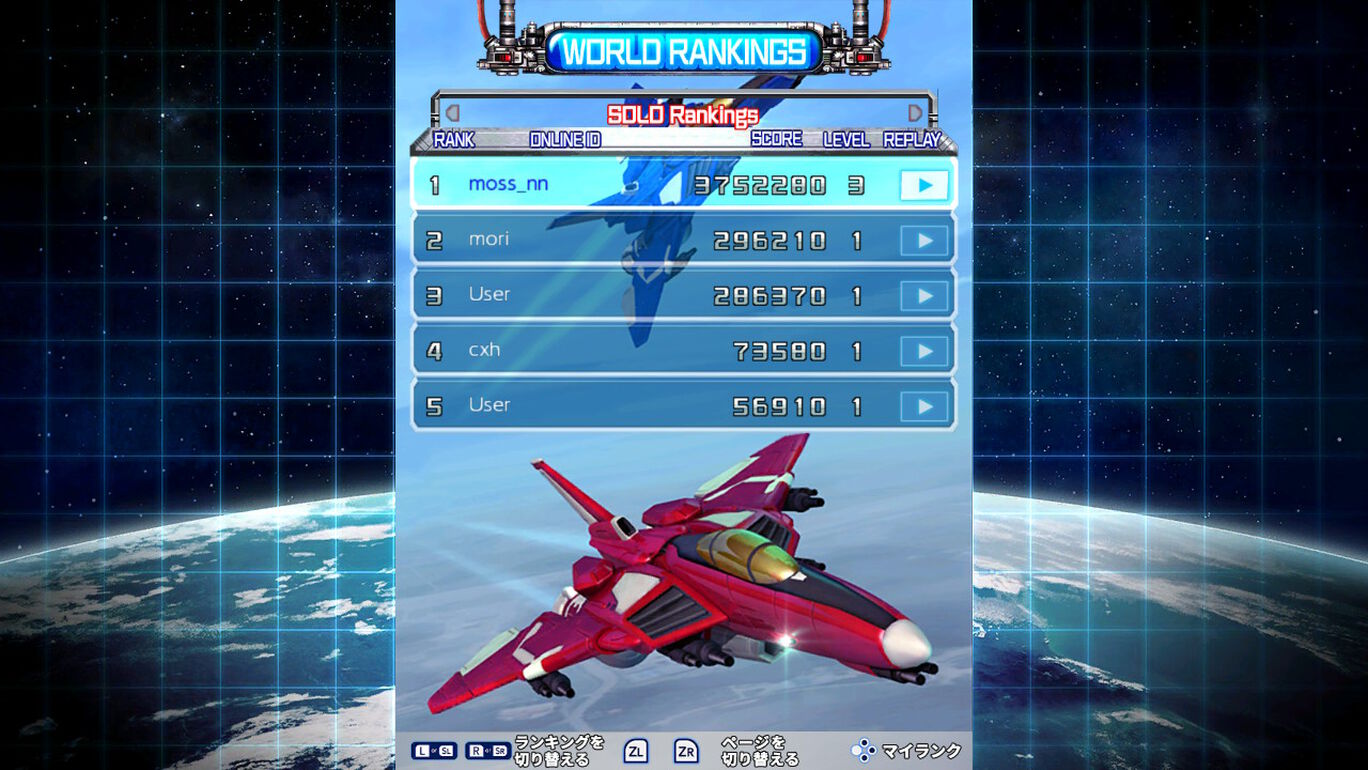Click the ZR button icon

(x=685, y=750)
